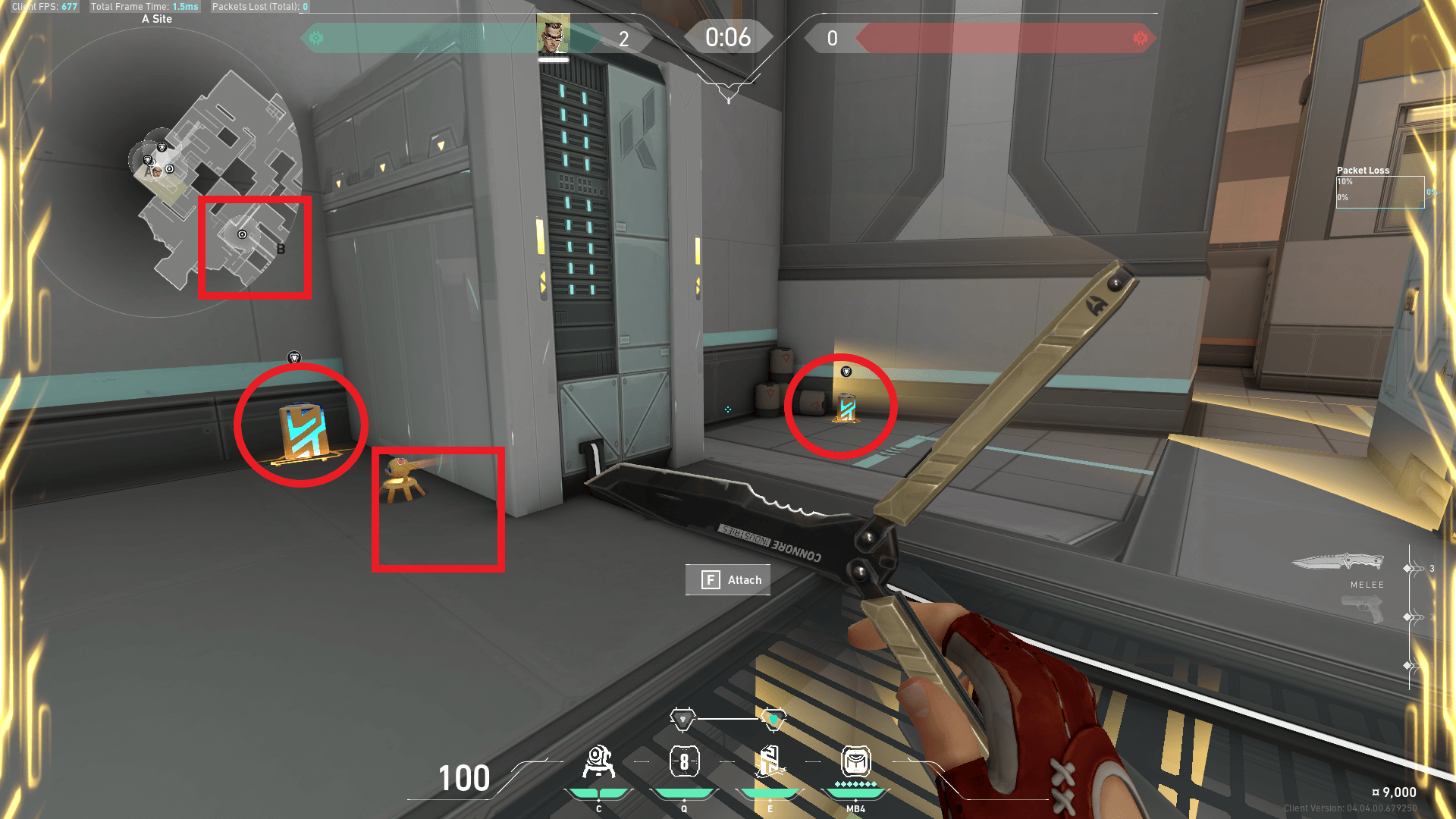Select the Headhunter pistol ability icon
1456x819 pixels.
click(x=684, y=762)
